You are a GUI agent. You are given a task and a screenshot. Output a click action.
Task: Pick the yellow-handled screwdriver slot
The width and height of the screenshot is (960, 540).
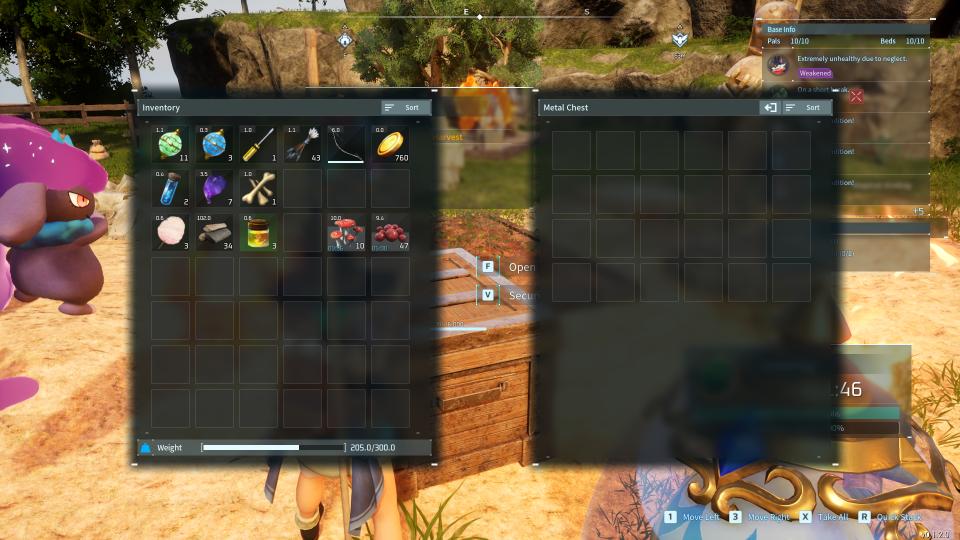point(259,144)
